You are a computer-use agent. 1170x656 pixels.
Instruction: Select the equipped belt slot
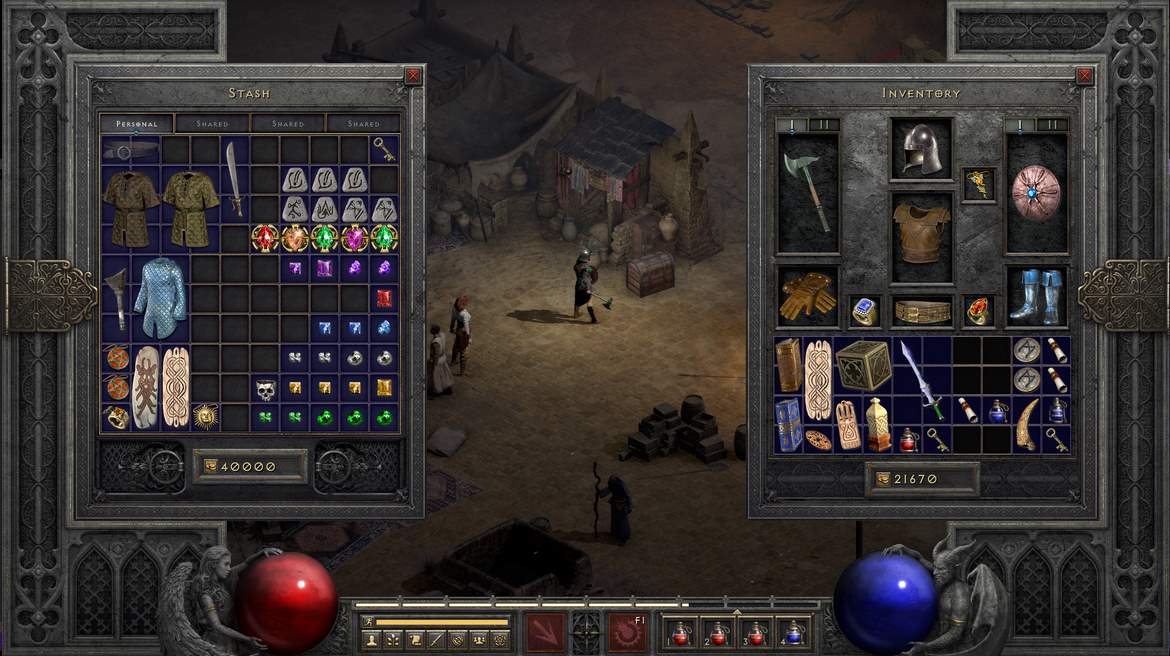pyautogui.click(x=921, y=312)
